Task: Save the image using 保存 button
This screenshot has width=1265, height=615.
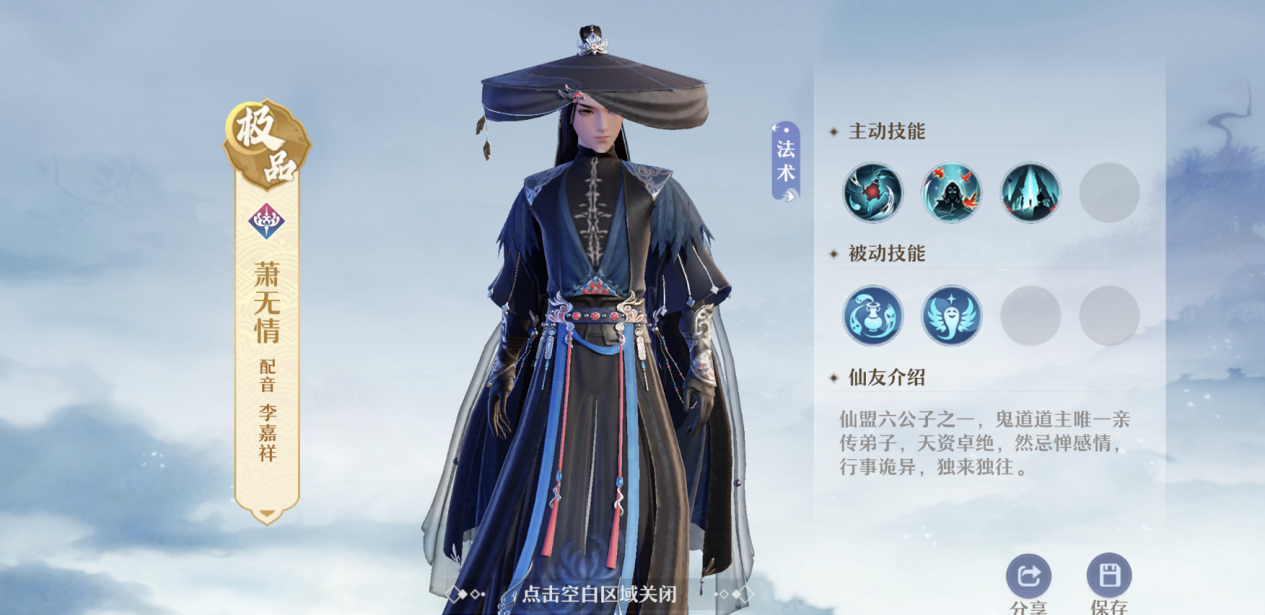Action: pyautogui.click(x=1108, y=577)
